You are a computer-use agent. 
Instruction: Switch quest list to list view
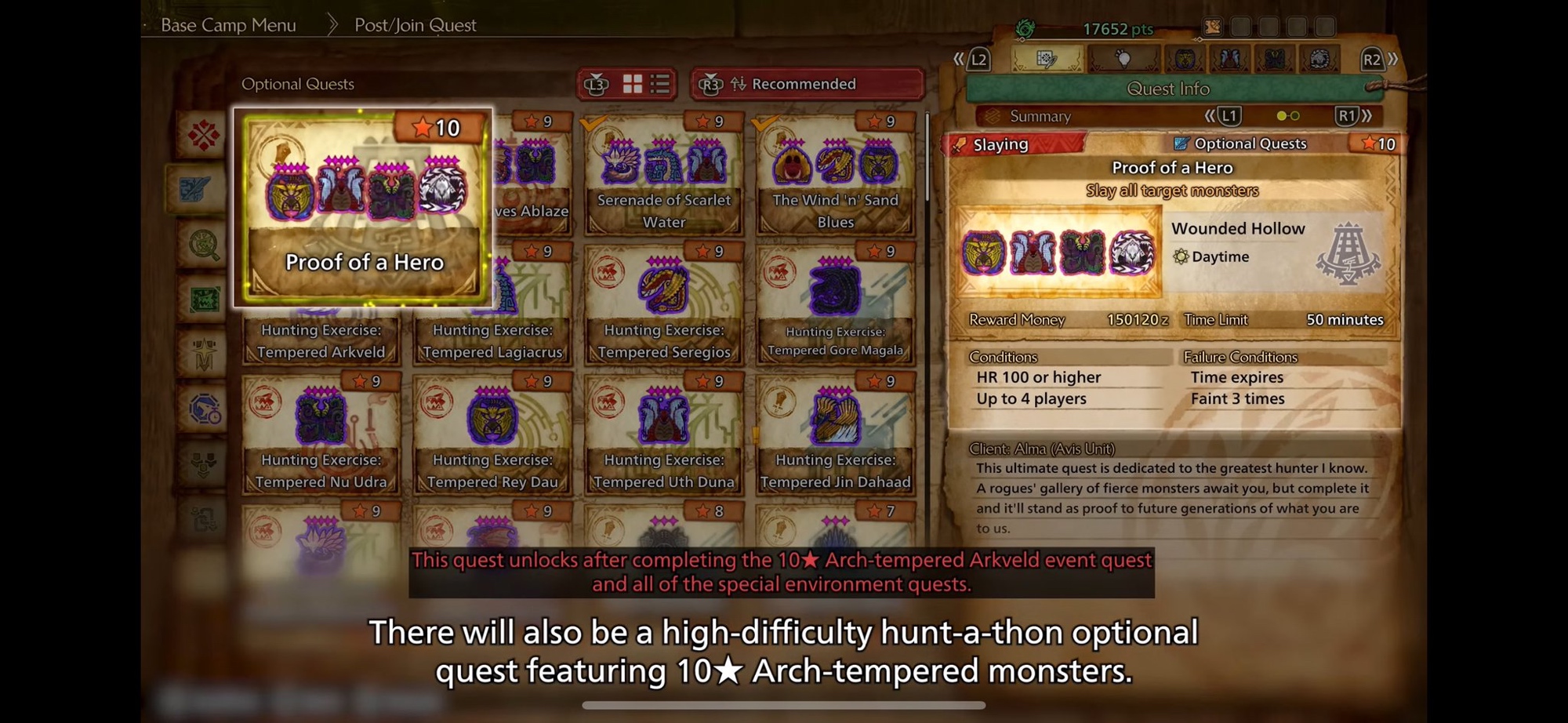660,84
